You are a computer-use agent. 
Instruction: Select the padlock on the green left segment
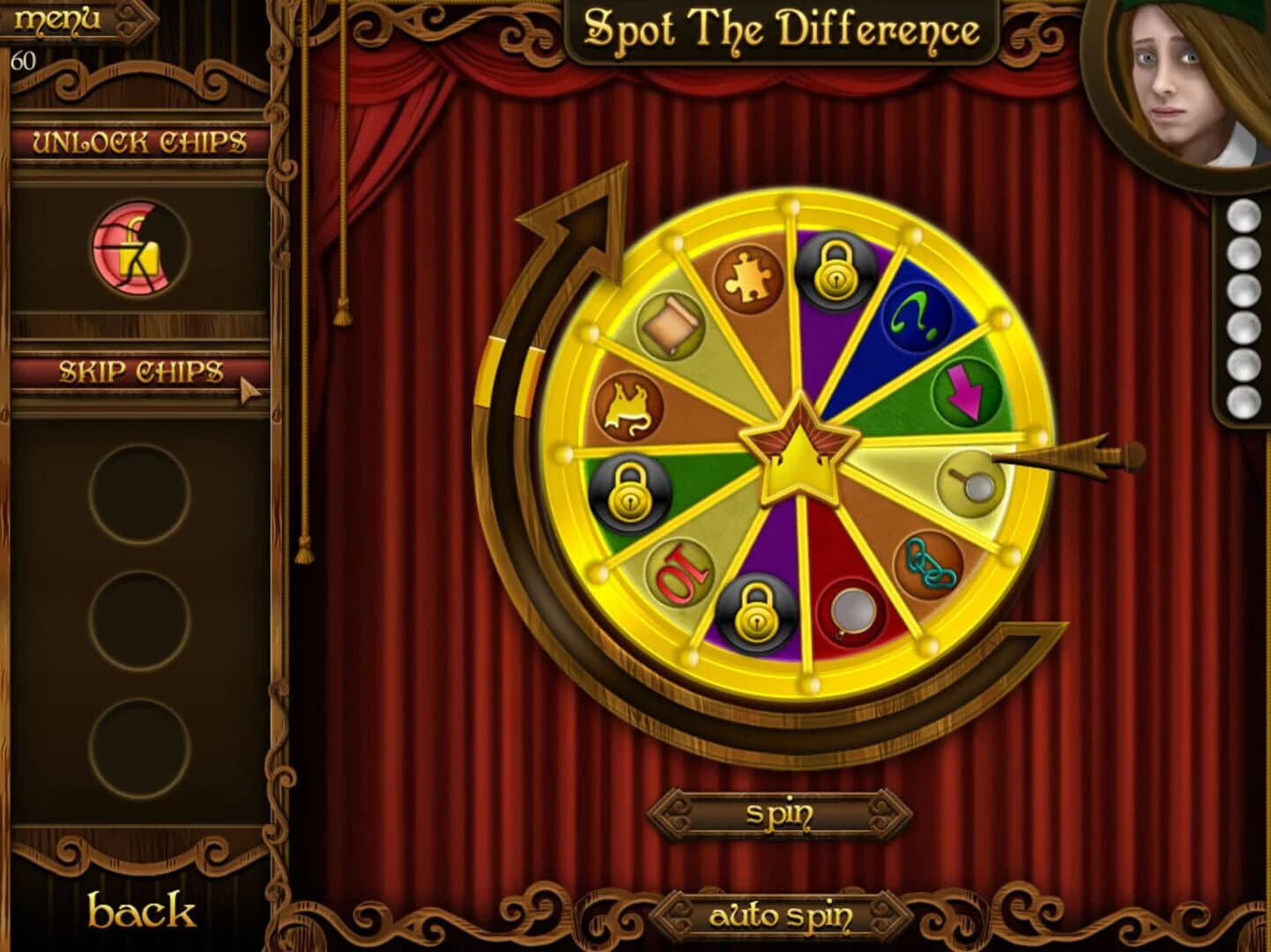[628, 491]
